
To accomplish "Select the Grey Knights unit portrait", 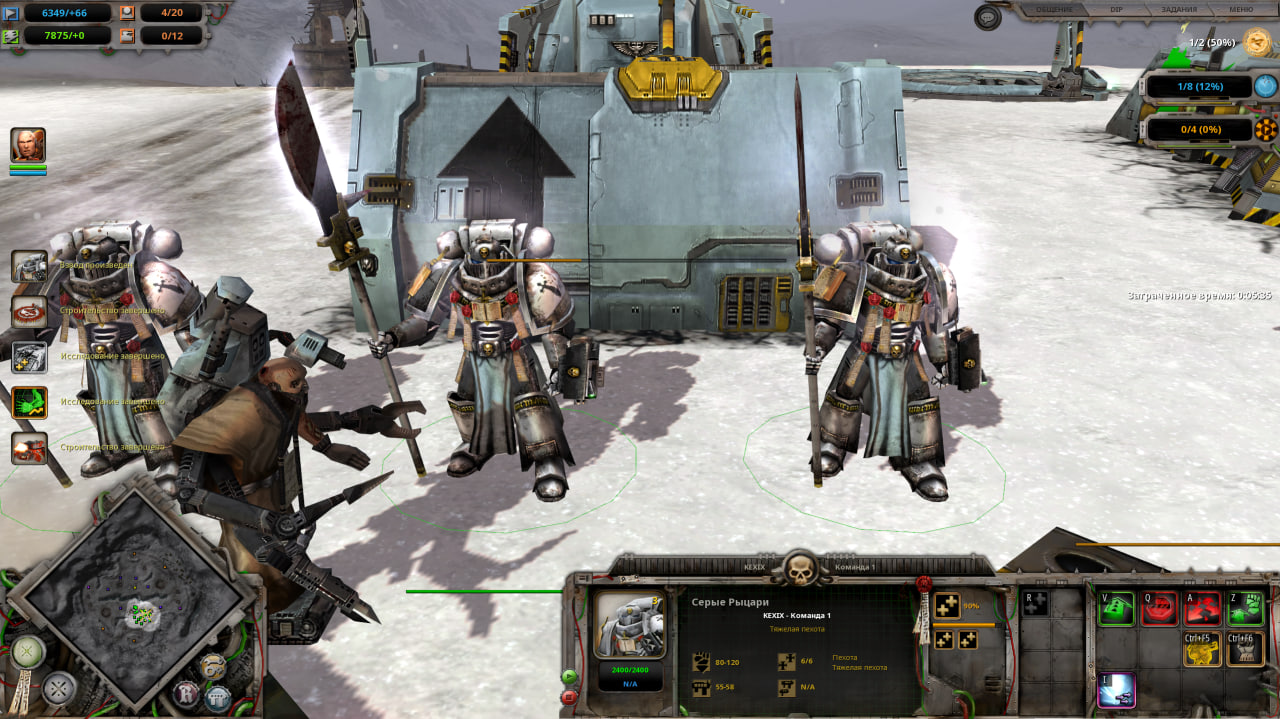I will pyautogui.click(x=629, y=624).
